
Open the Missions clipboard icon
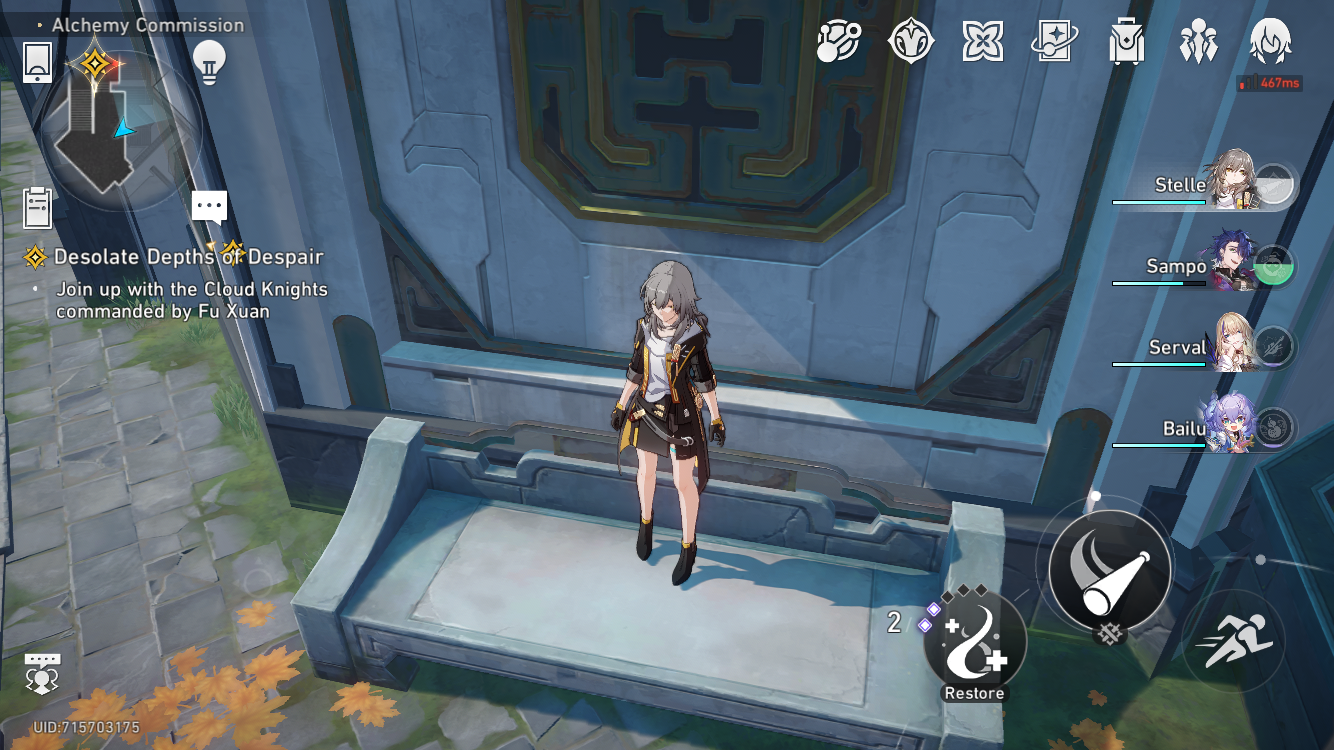coord(37,205)
